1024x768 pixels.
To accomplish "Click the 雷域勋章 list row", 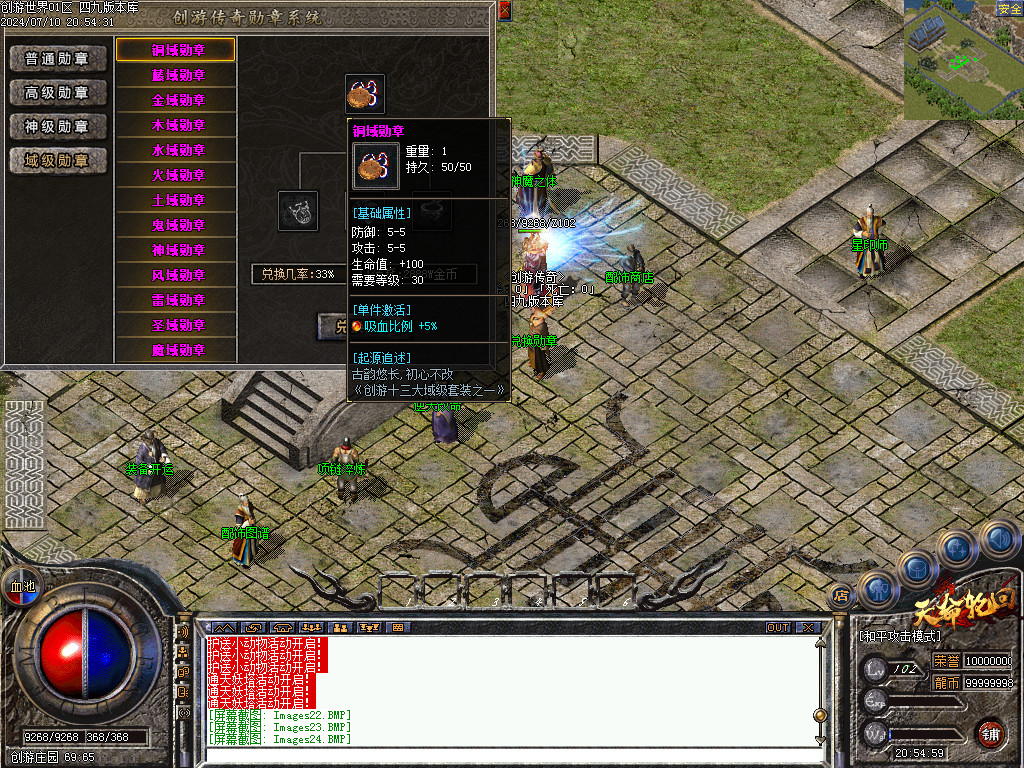I will pyautogui.click(x=177, y=300).
